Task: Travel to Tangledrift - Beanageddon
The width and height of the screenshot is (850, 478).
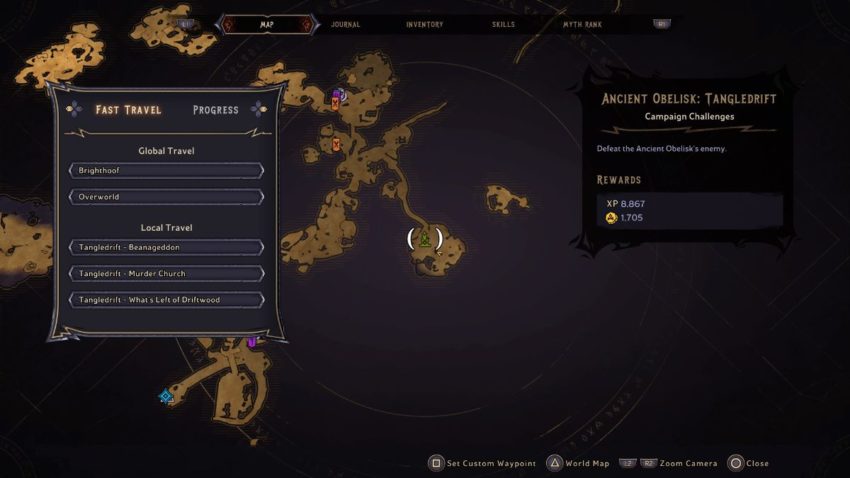Action: coord(166,247)
